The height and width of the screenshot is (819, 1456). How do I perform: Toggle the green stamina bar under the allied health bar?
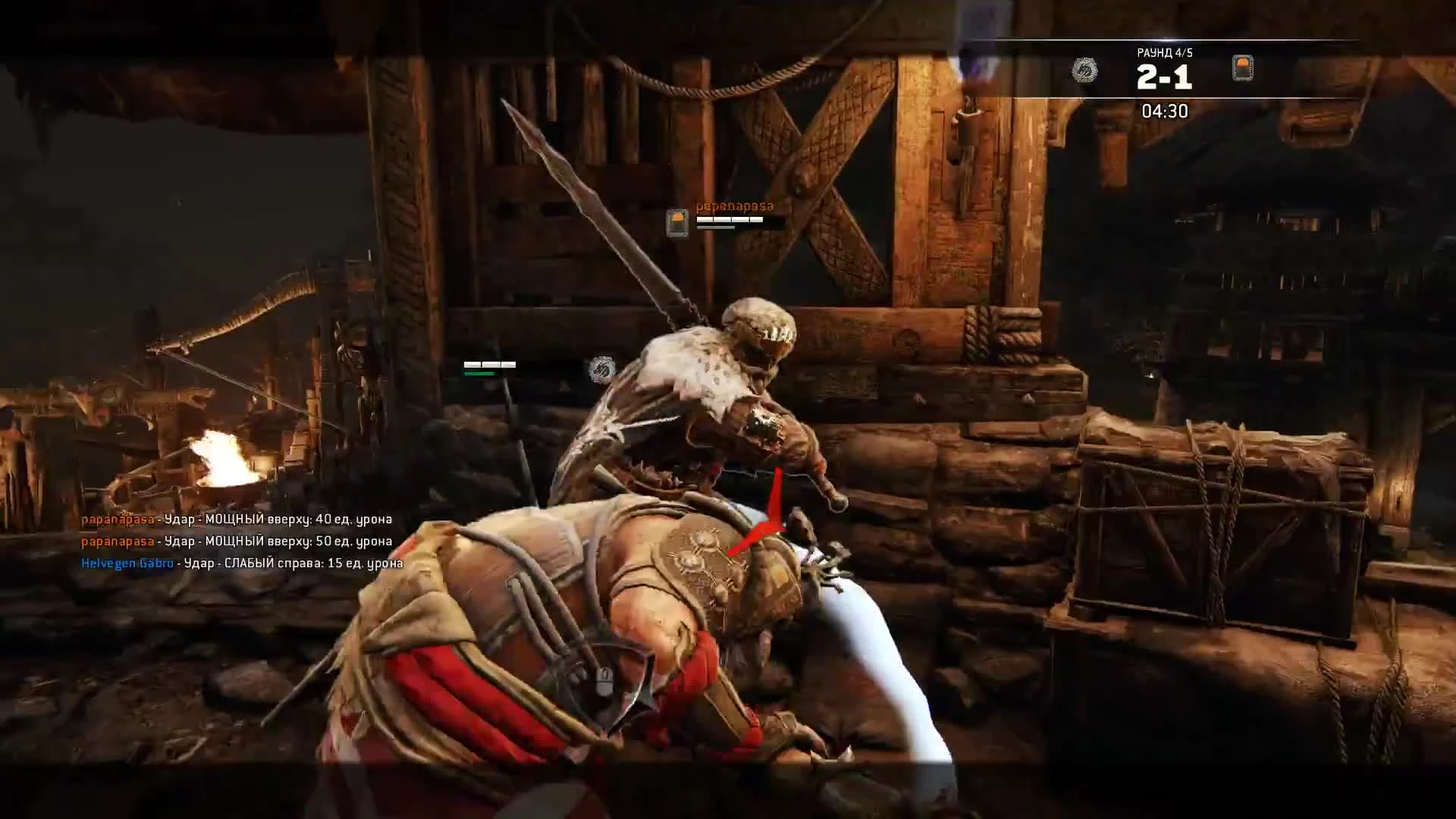pyautogui.click(x=480, y=374)
